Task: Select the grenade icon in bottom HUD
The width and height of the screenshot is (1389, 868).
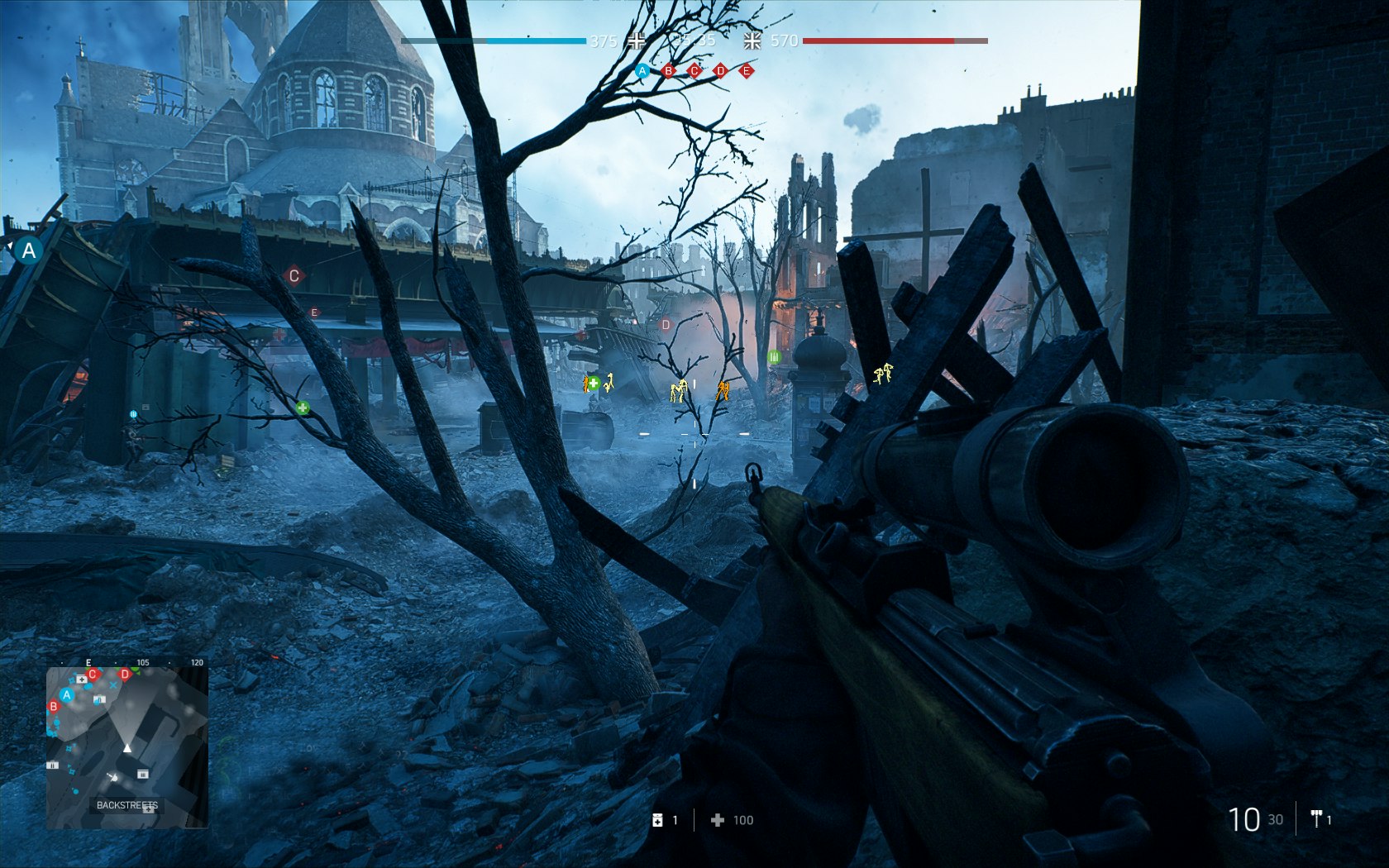Action: [659, 820]
